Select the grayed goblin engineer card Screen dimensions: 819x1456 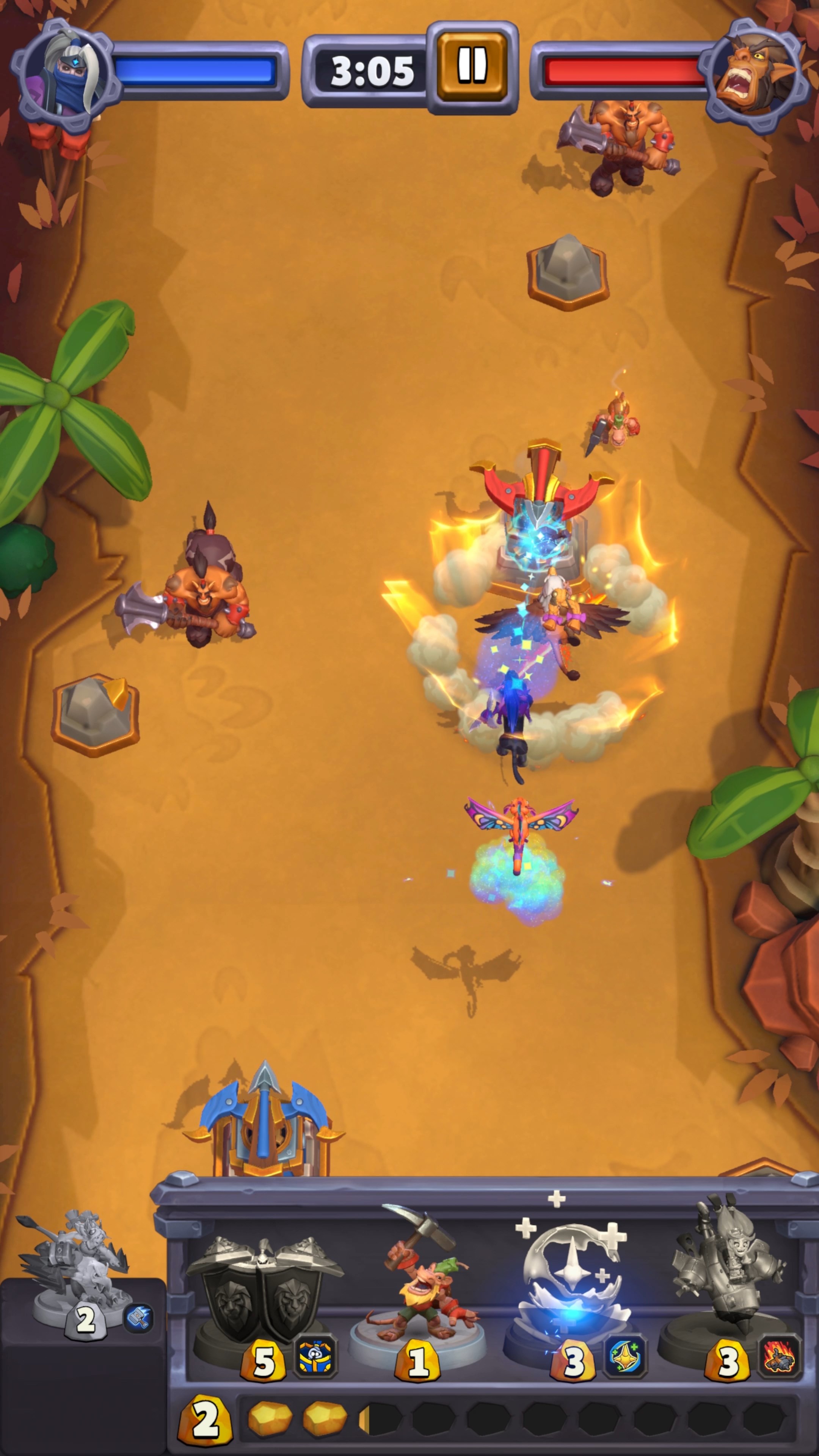coord(728,1294)
